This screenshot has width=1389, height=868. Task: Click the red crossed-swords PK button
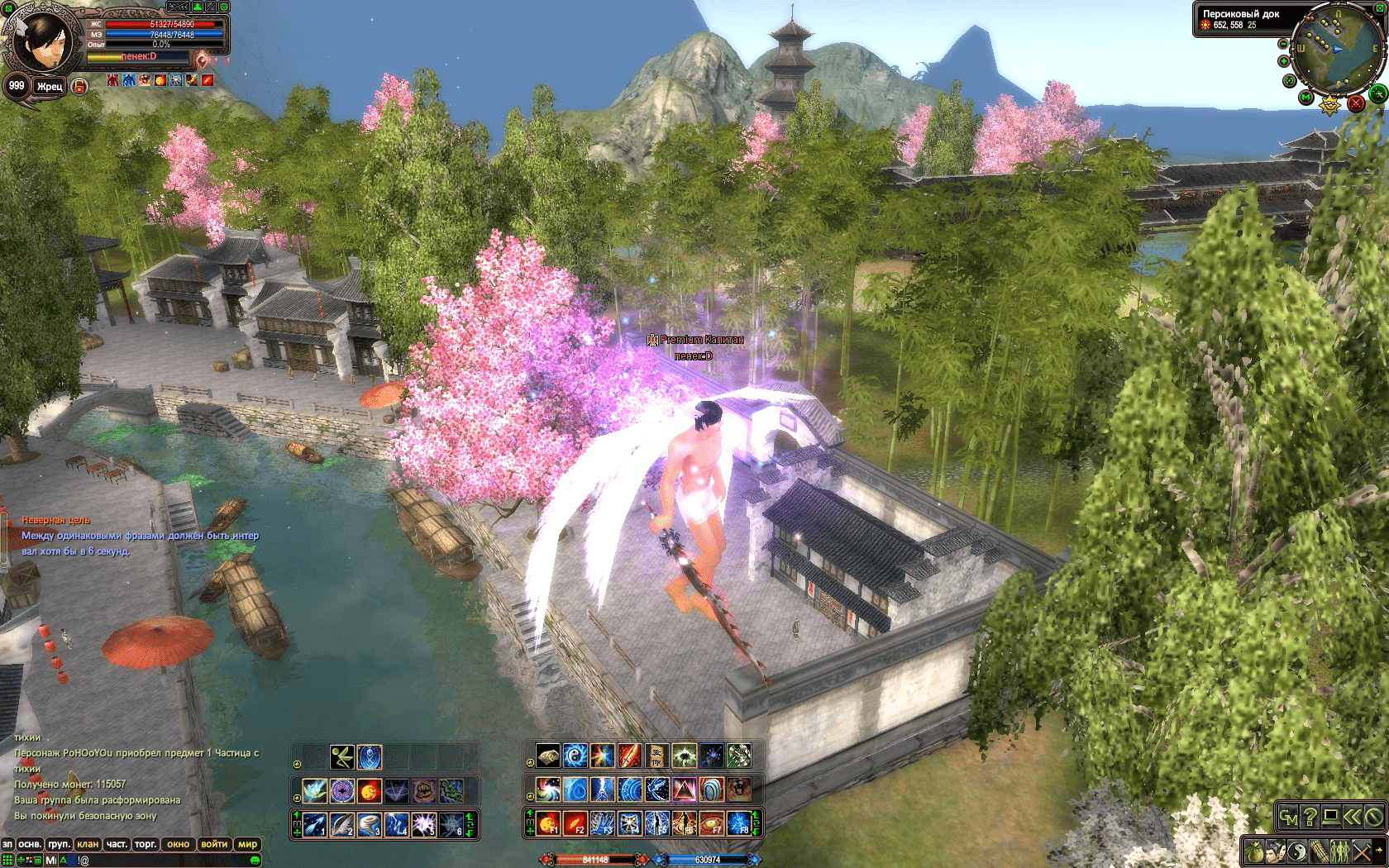pyautogui.click(x=1356, y=103)
